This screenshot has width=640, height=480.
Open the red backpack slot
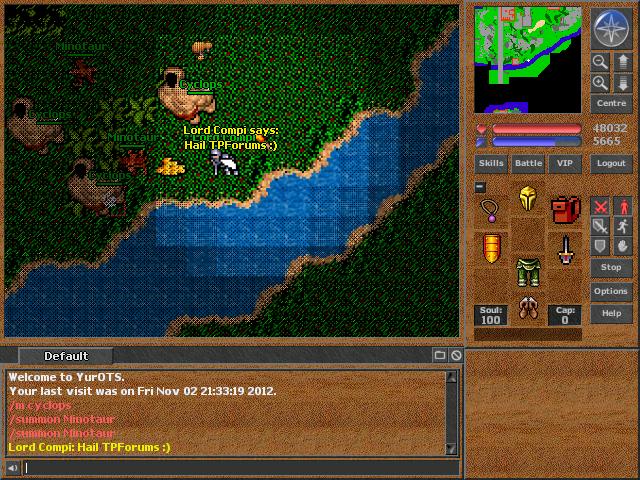[x=565, y=211]
